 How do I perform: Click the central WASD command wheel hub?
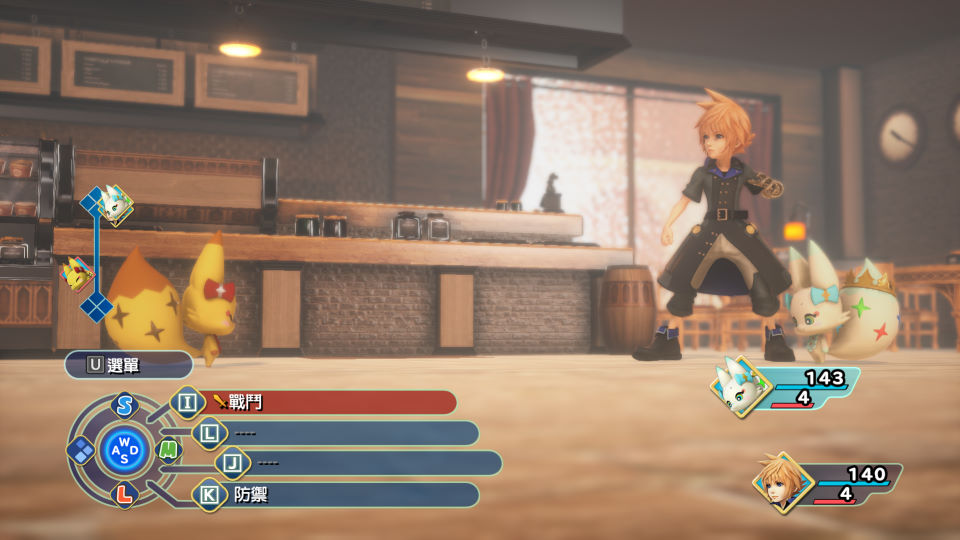tap(125, 450)
